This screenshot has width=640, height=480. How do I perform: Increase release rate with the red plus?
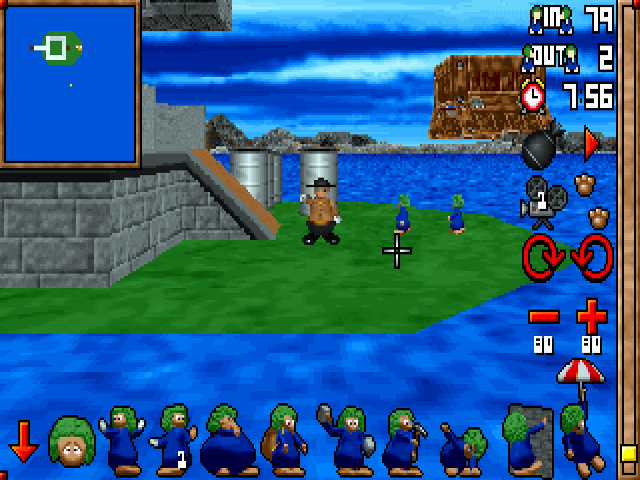(x=592, y=318)
